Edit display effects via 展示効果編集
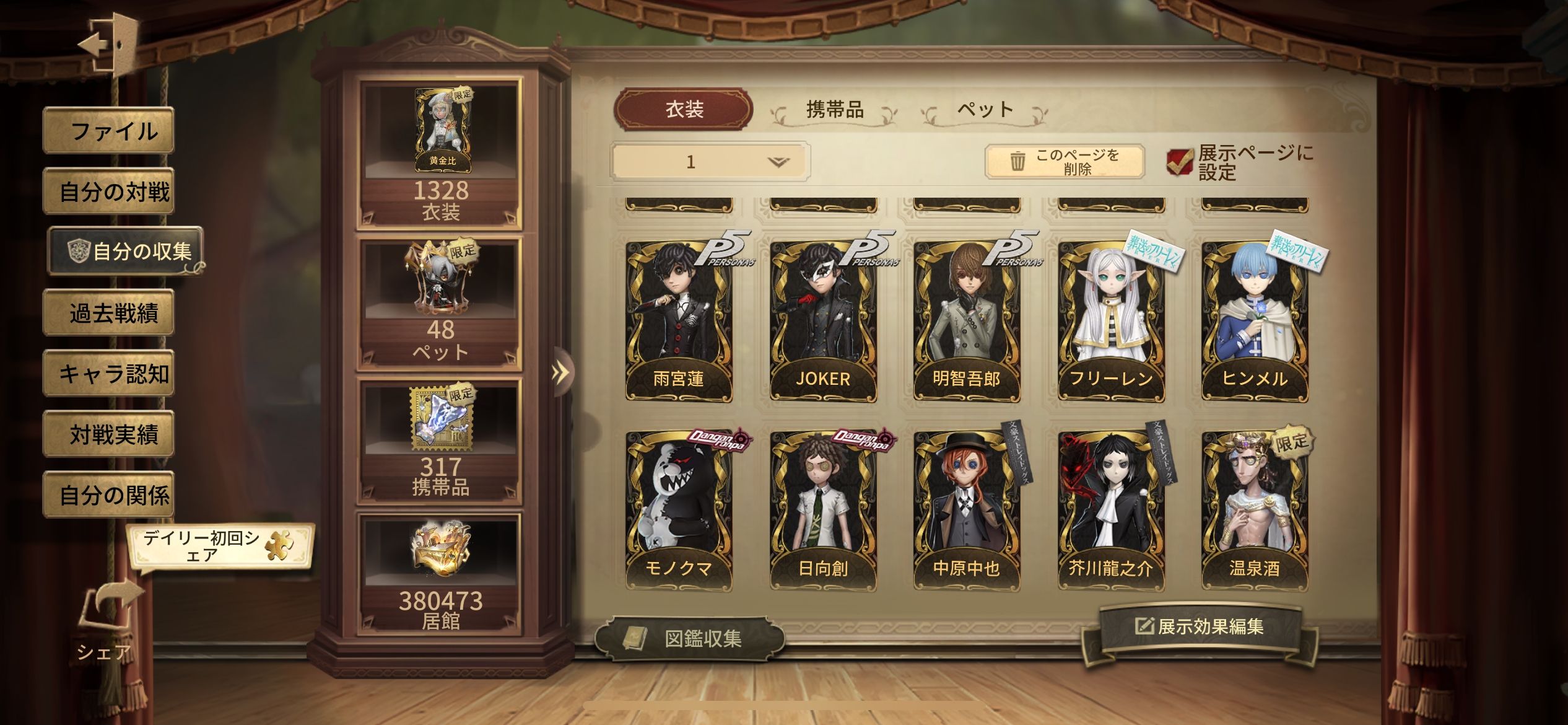Viewport: 1568px width, 725px height. click(1200, 626)
